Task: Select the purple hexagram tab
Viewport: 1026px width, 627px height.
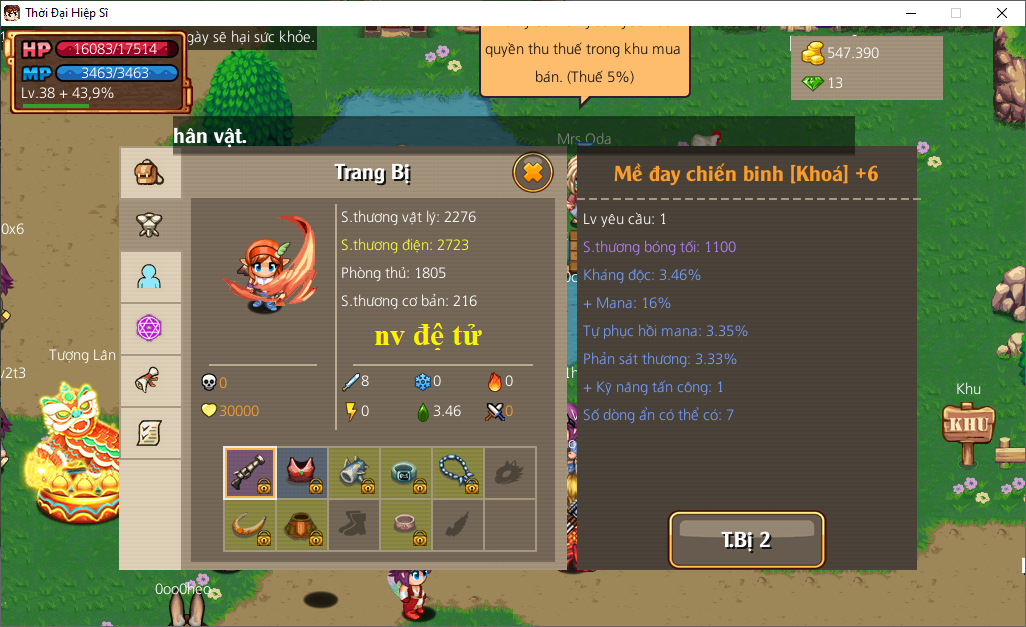Action: [150, 329]
